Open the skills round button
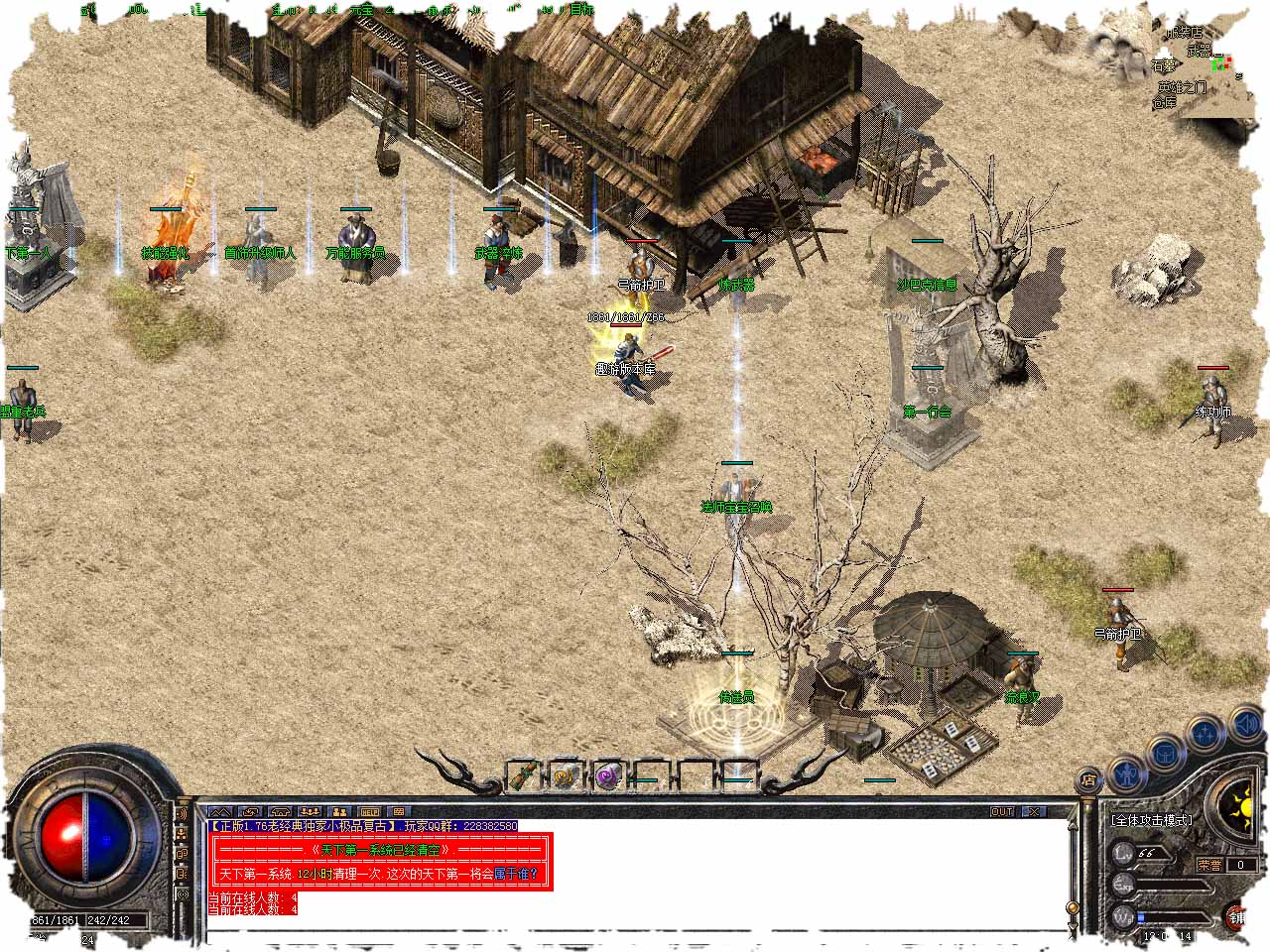Image resolution: width=1270 pixels, height=952 pixels. pyautogui.click(x=1206, y=735)
